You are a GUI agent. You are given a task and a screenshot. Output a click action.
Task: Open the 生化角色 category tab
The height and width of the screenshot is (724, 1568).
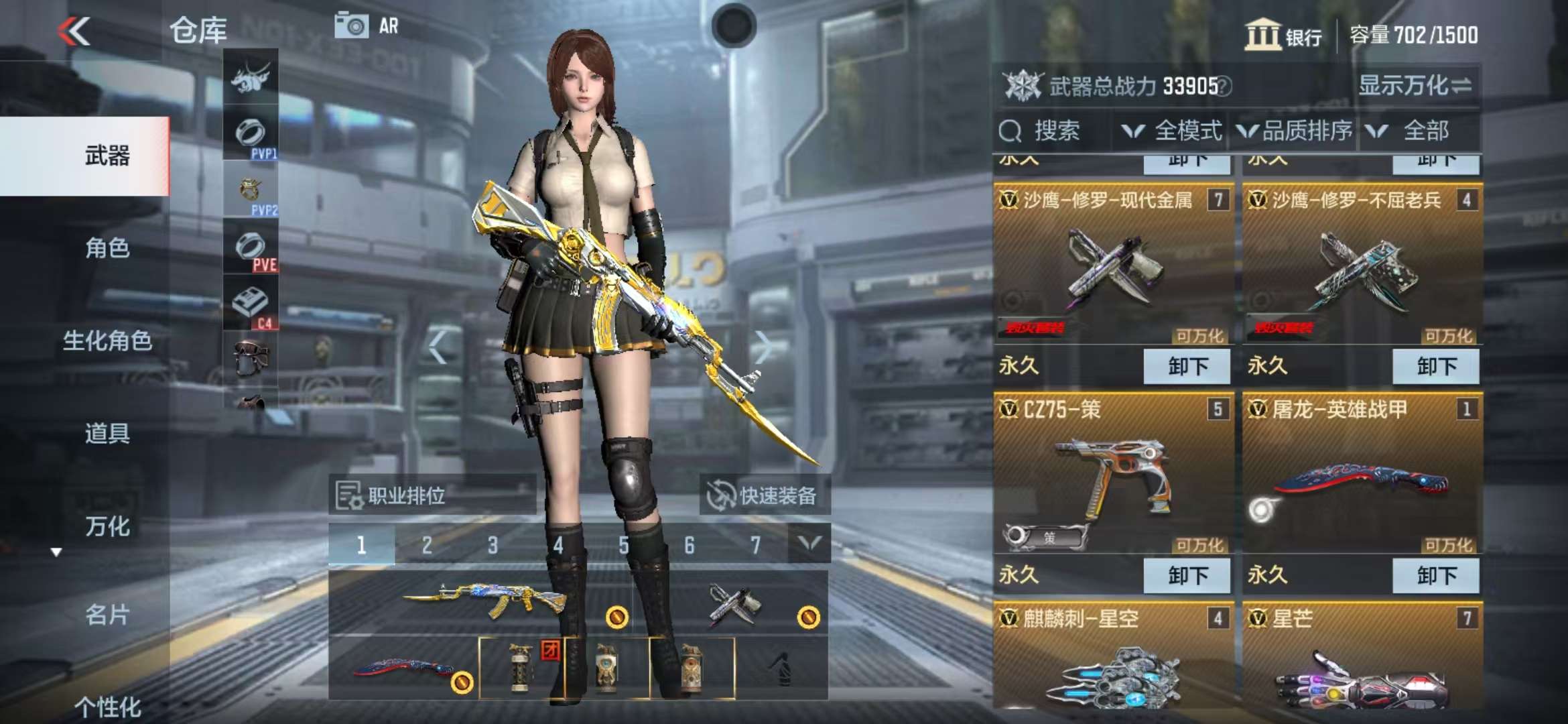tap(107, 341)
